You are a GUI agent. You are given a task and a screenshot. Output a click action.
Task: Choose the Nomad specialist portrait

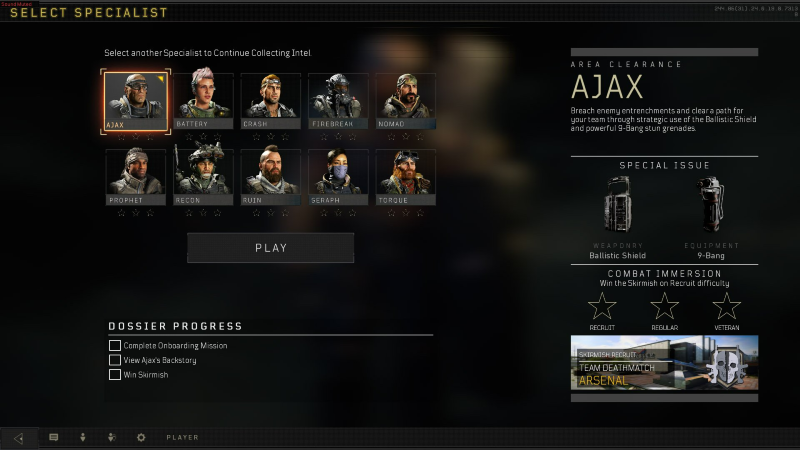405,101
